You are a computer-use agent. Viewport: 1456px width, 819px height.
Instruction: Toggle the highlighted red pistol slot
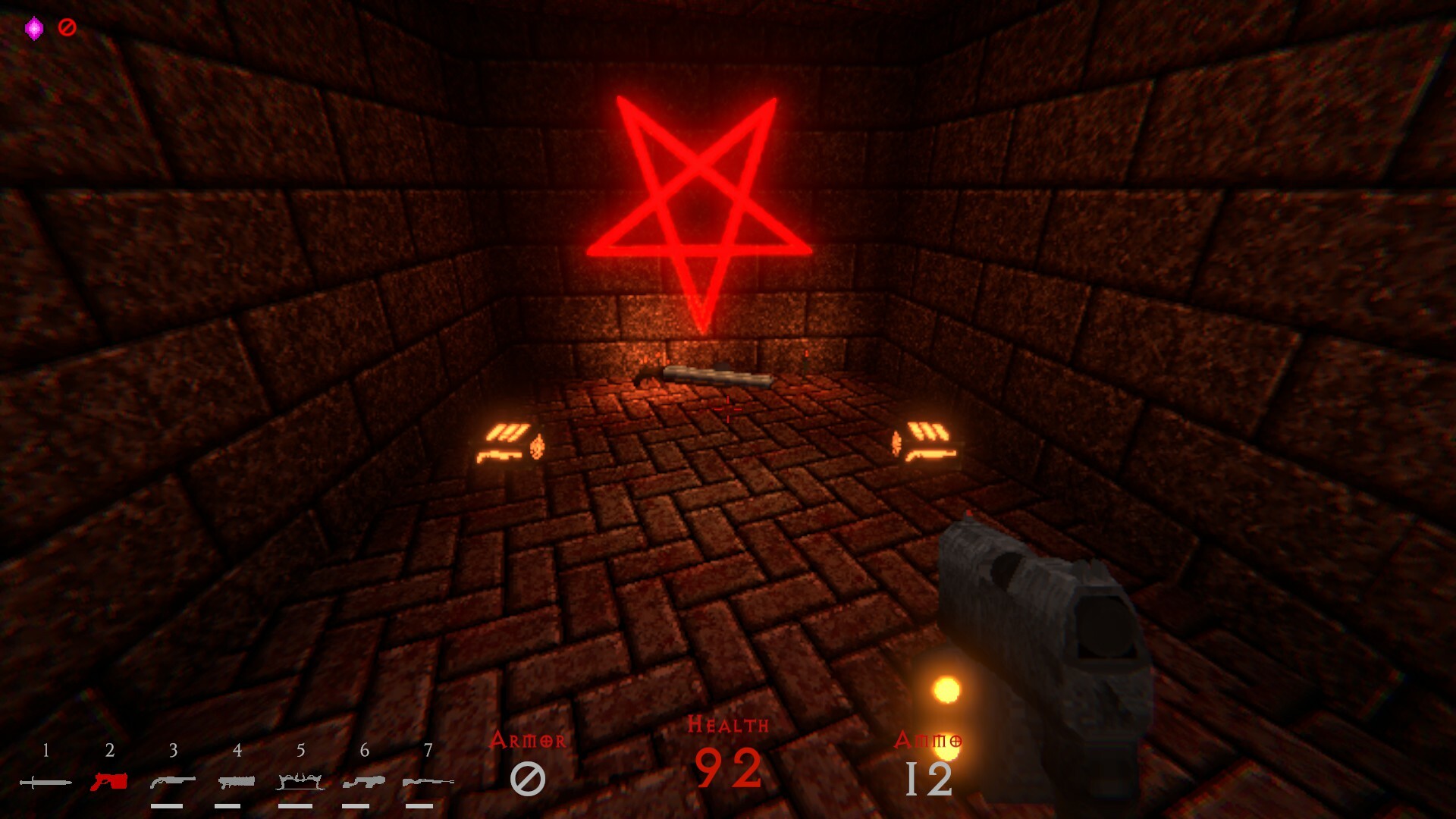(x=110, y=781)
